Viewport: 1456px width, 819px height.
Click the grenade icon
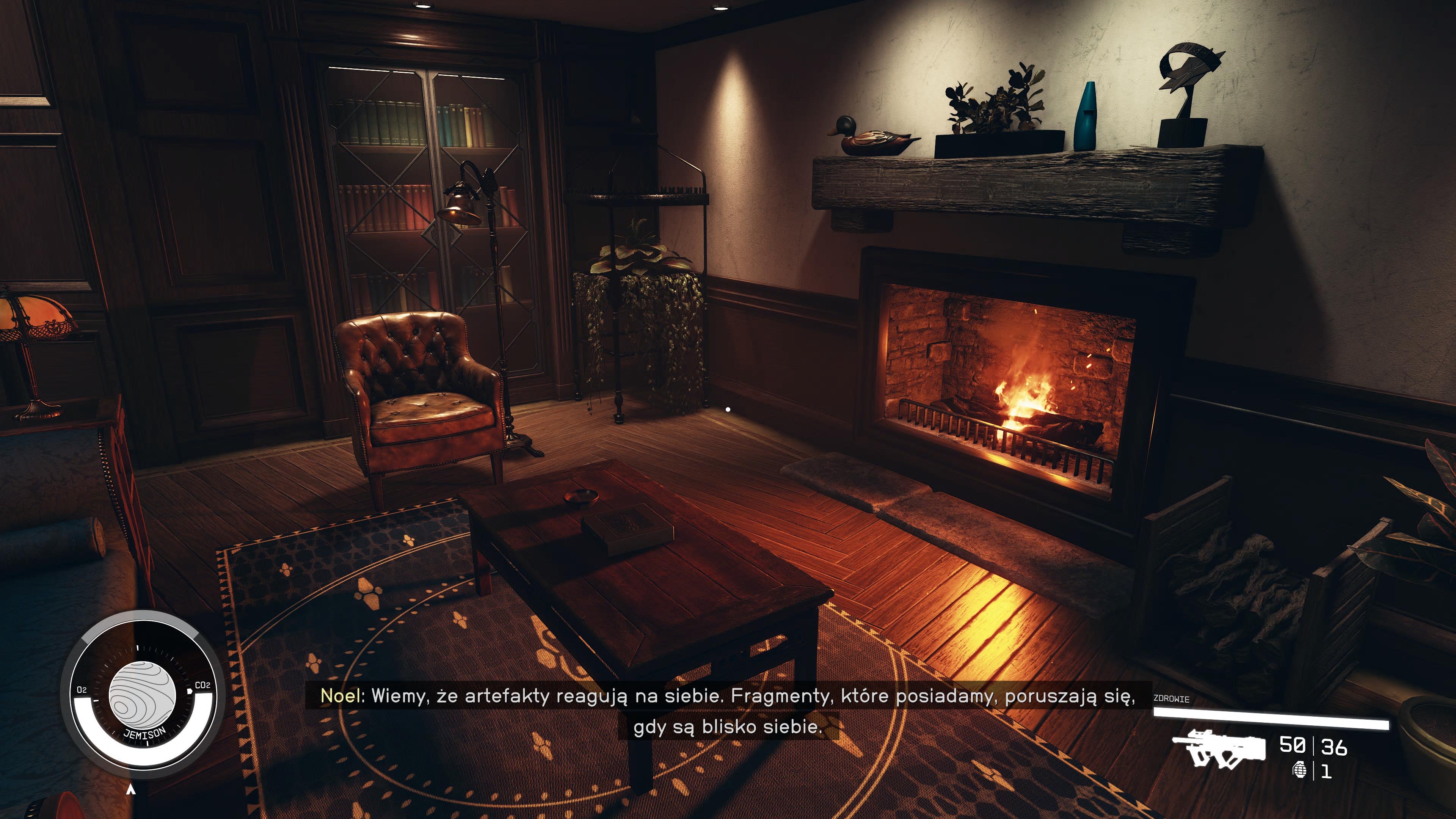(1300, 770)
